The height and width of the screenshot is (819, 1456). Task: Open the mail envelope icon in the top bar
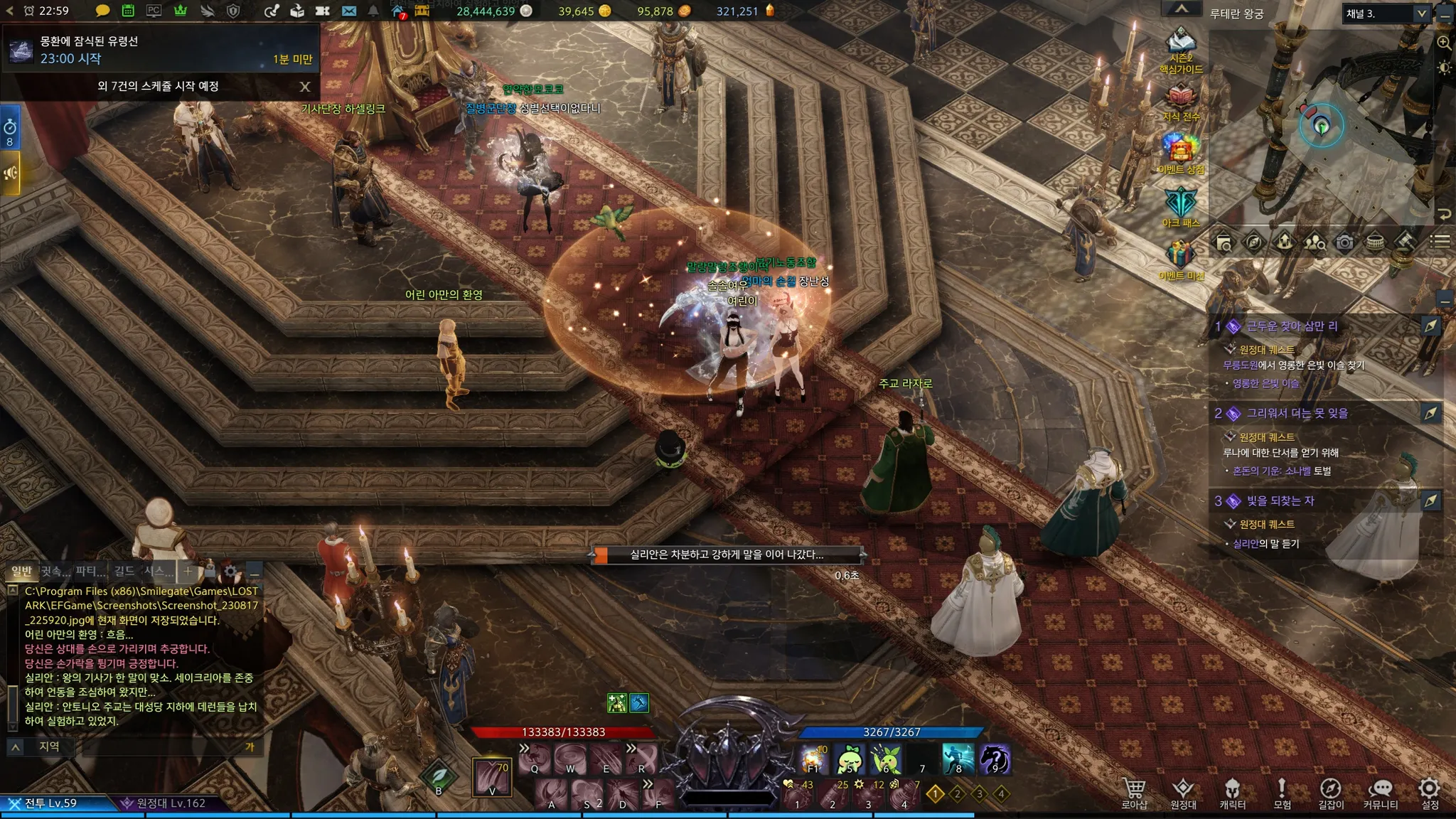pyautogui.click(x=348, y=11)
